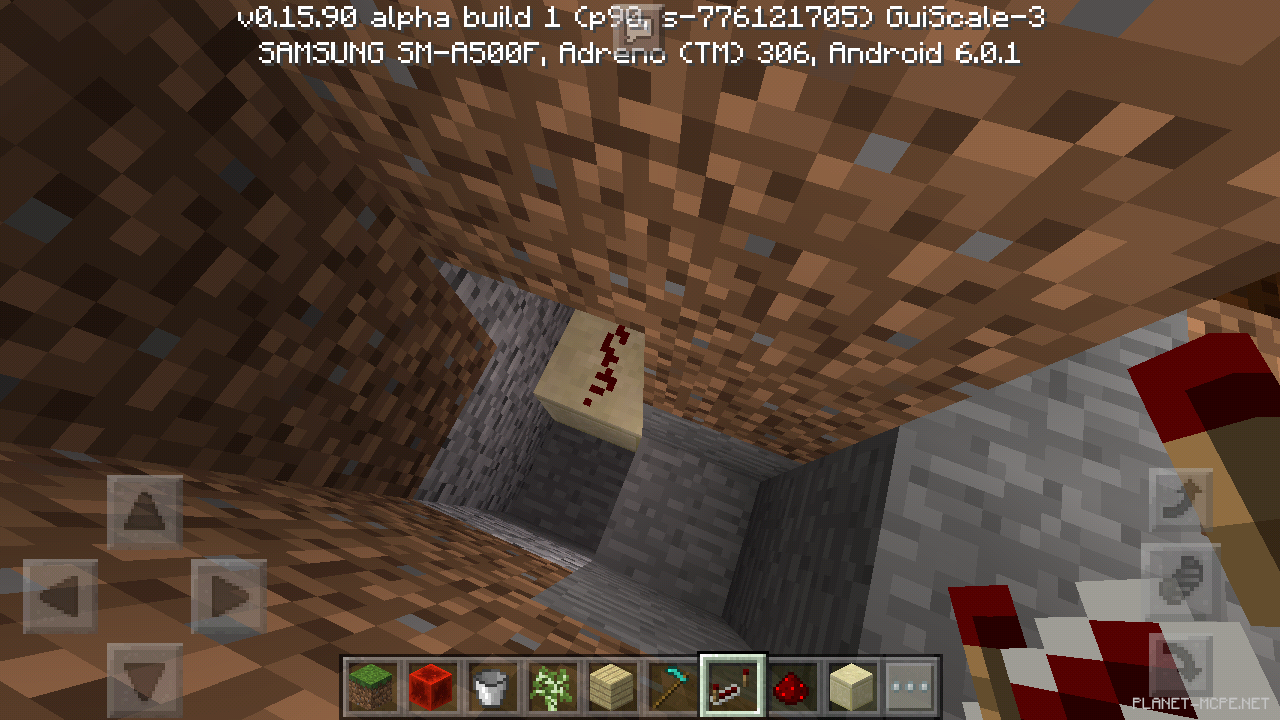Select the birch wood planks slot

pos(613,687)
